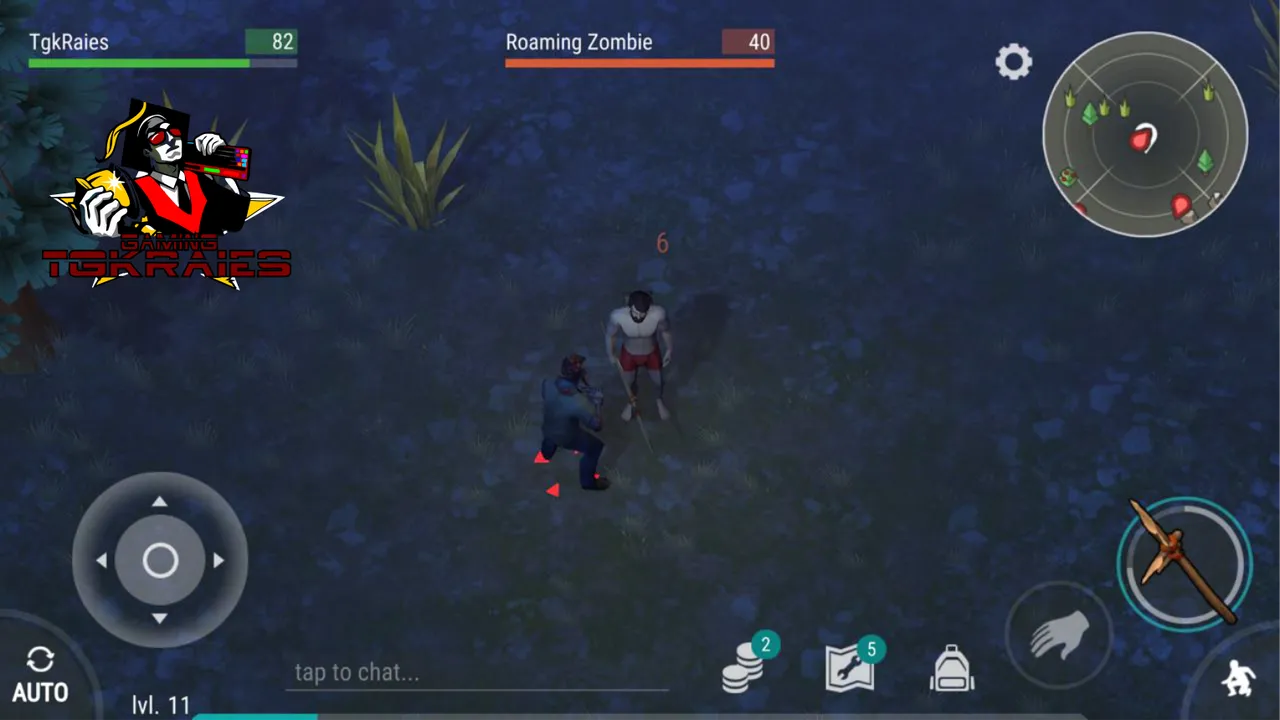Open settings with the gear icon
The width and height of the screenshot is (1280, 720).
[x=1013, y=62]
